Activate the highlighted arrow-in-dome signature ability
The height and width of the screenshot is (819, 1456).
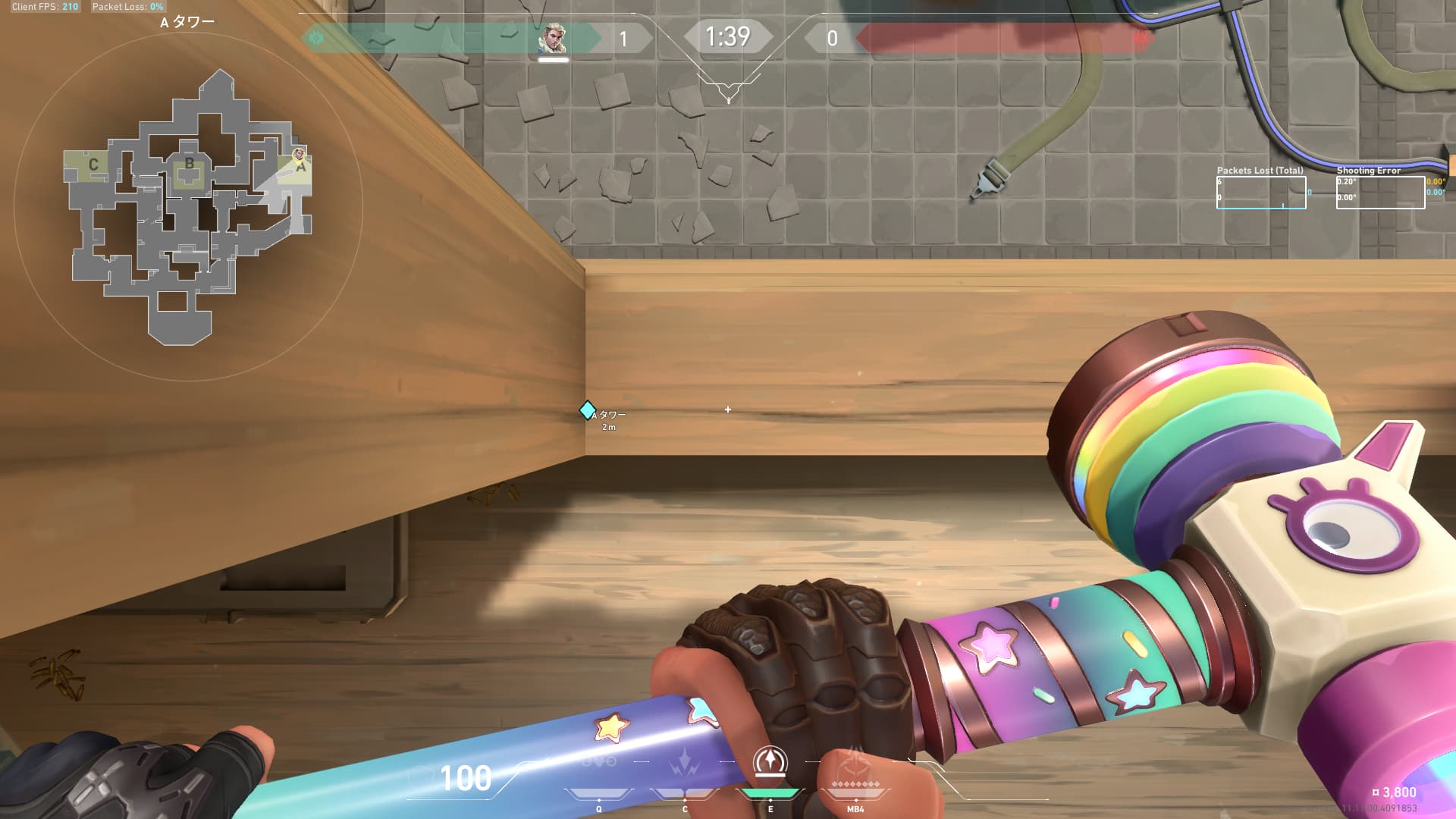tap(770, 761)
